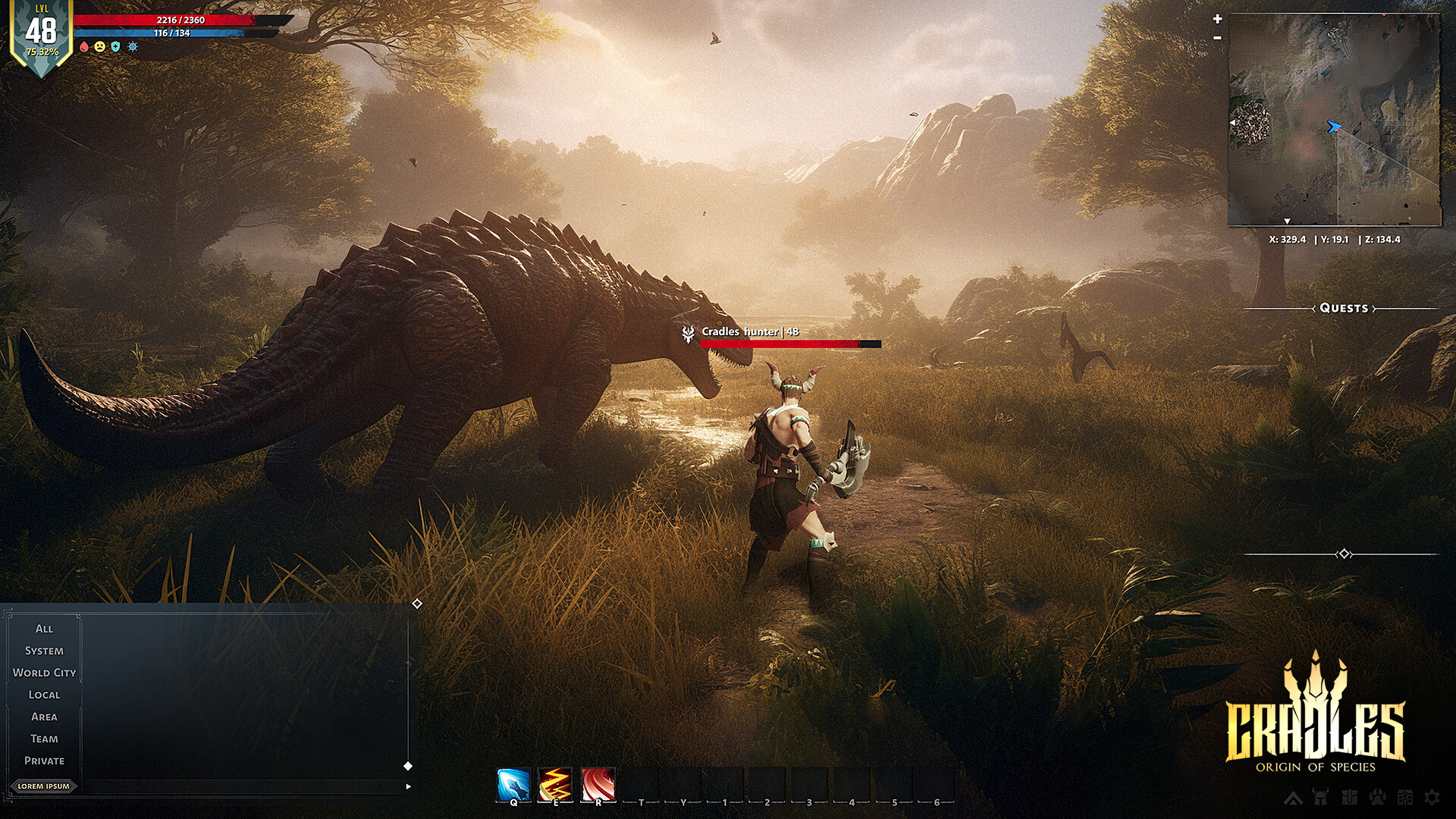
Task: Open the inventory chest icon
Action: [x=1350, y=797]
